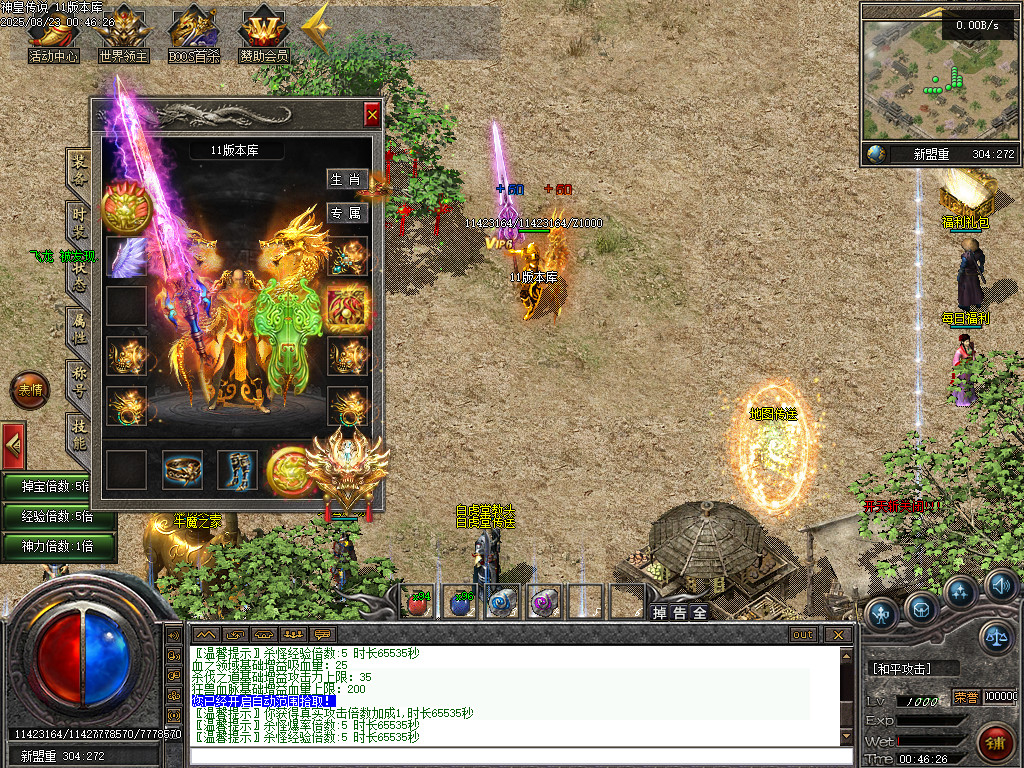Screen dimensions: 1024x768
Task: Select the purple wing equipment slot
Action: point(126,257)
